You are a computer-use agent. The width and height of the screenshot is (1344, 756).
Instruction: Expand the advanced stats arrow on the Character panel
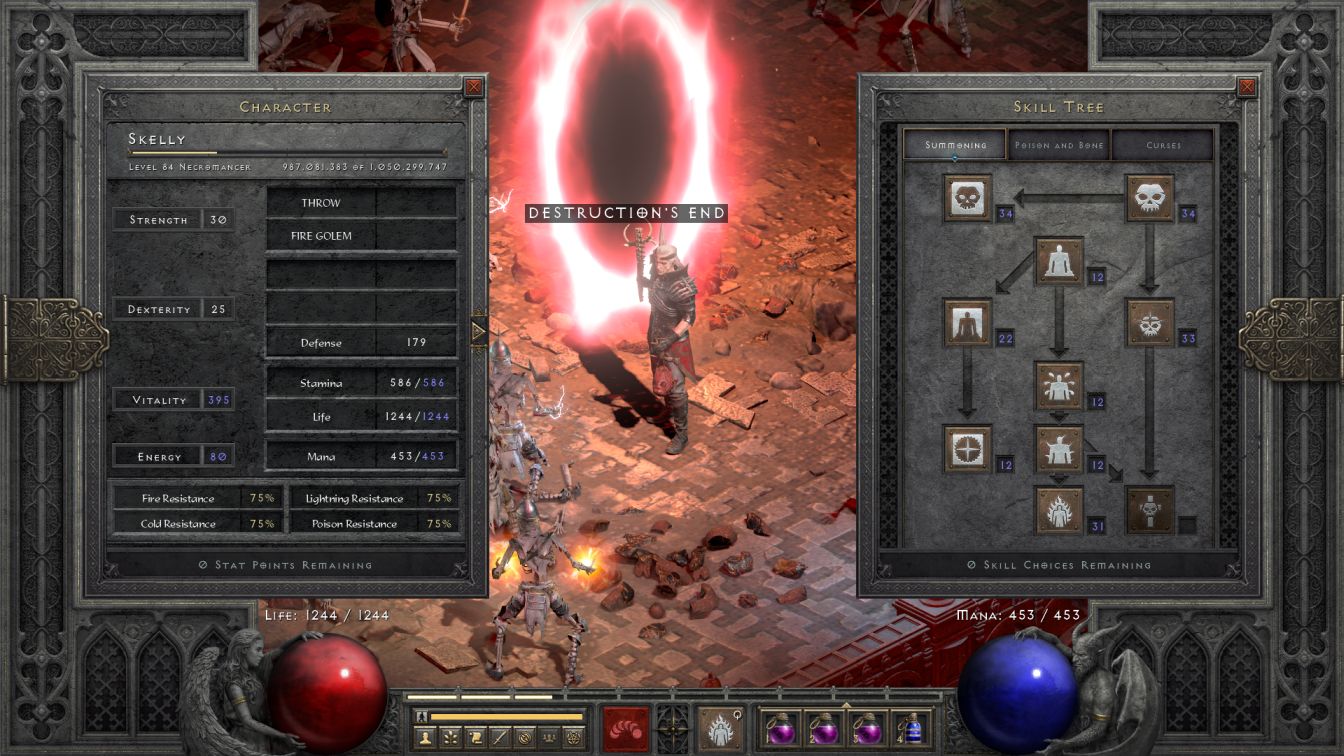(479, 331)
